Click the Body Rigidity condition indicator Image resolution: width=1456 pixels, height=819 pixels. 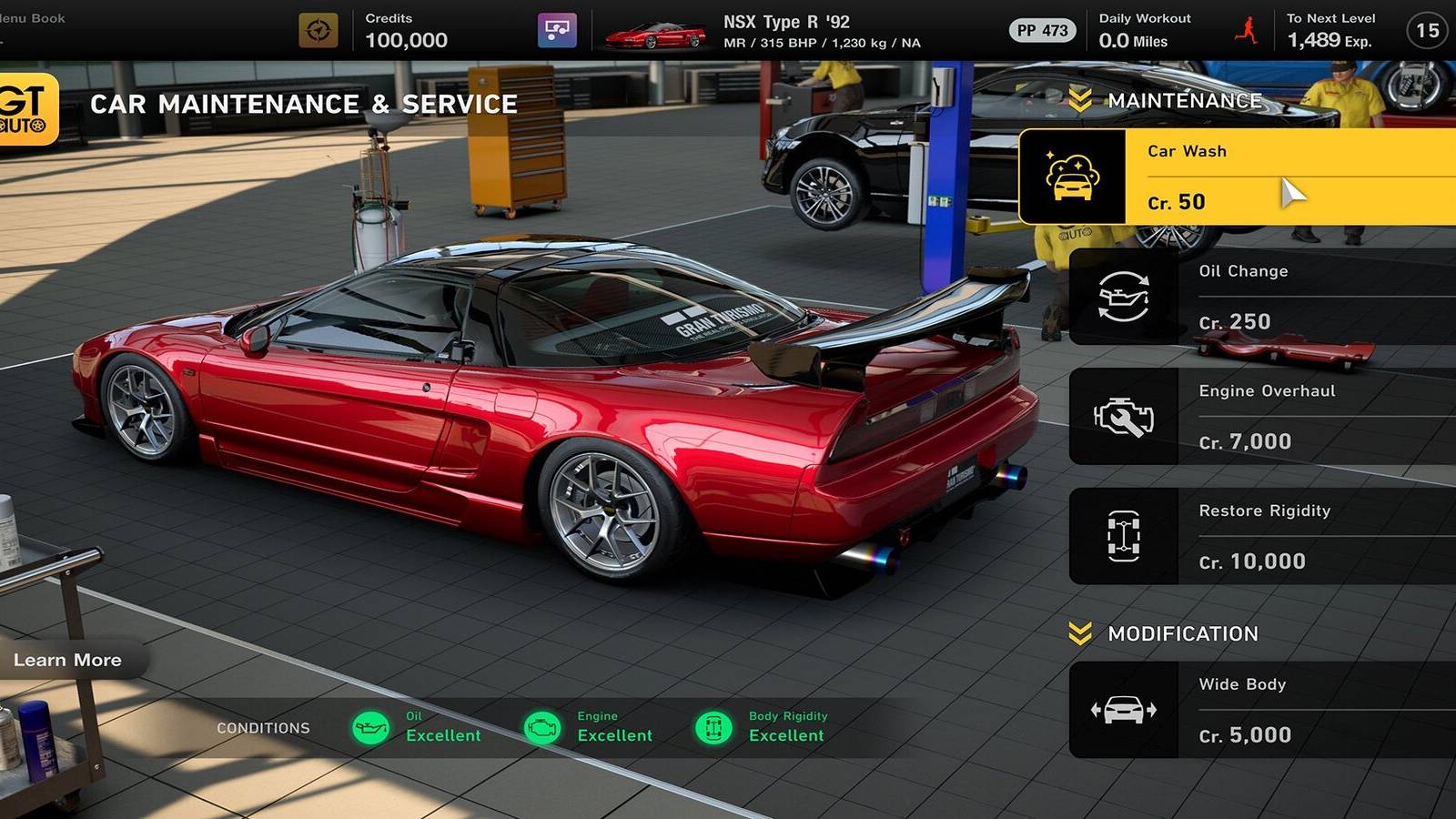click(717, 727)
